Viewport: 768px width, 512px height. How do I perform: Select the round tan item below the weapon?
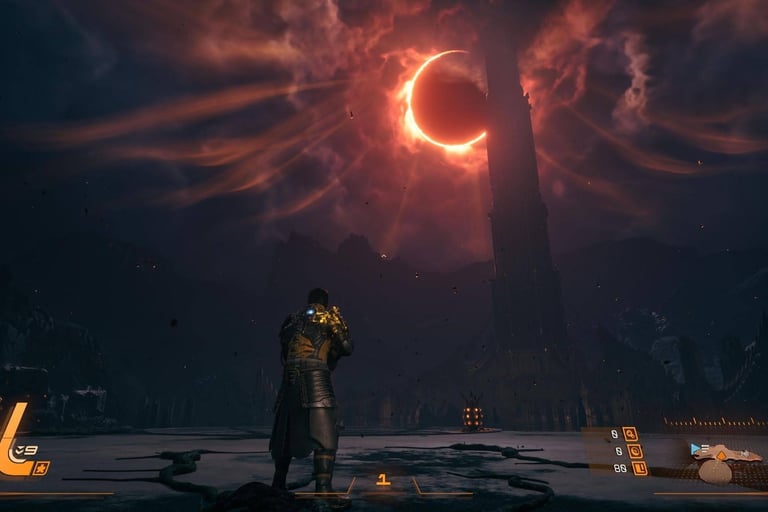coord(715,472)
